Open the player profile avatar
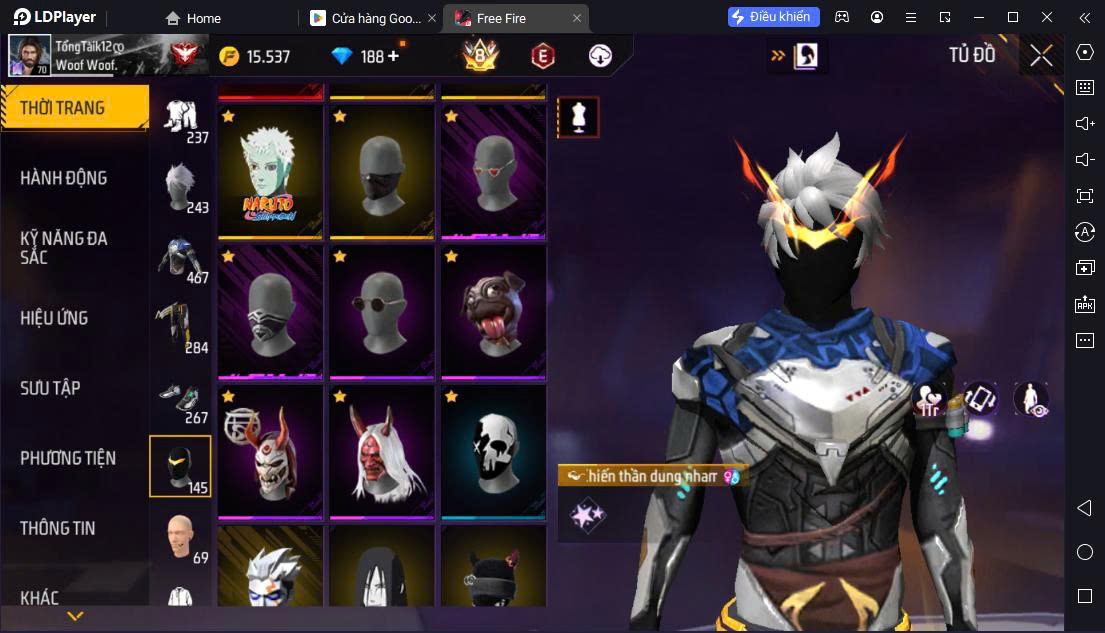Image resolution: width=1105 pixels, height=633 pixels. (30, 56)
